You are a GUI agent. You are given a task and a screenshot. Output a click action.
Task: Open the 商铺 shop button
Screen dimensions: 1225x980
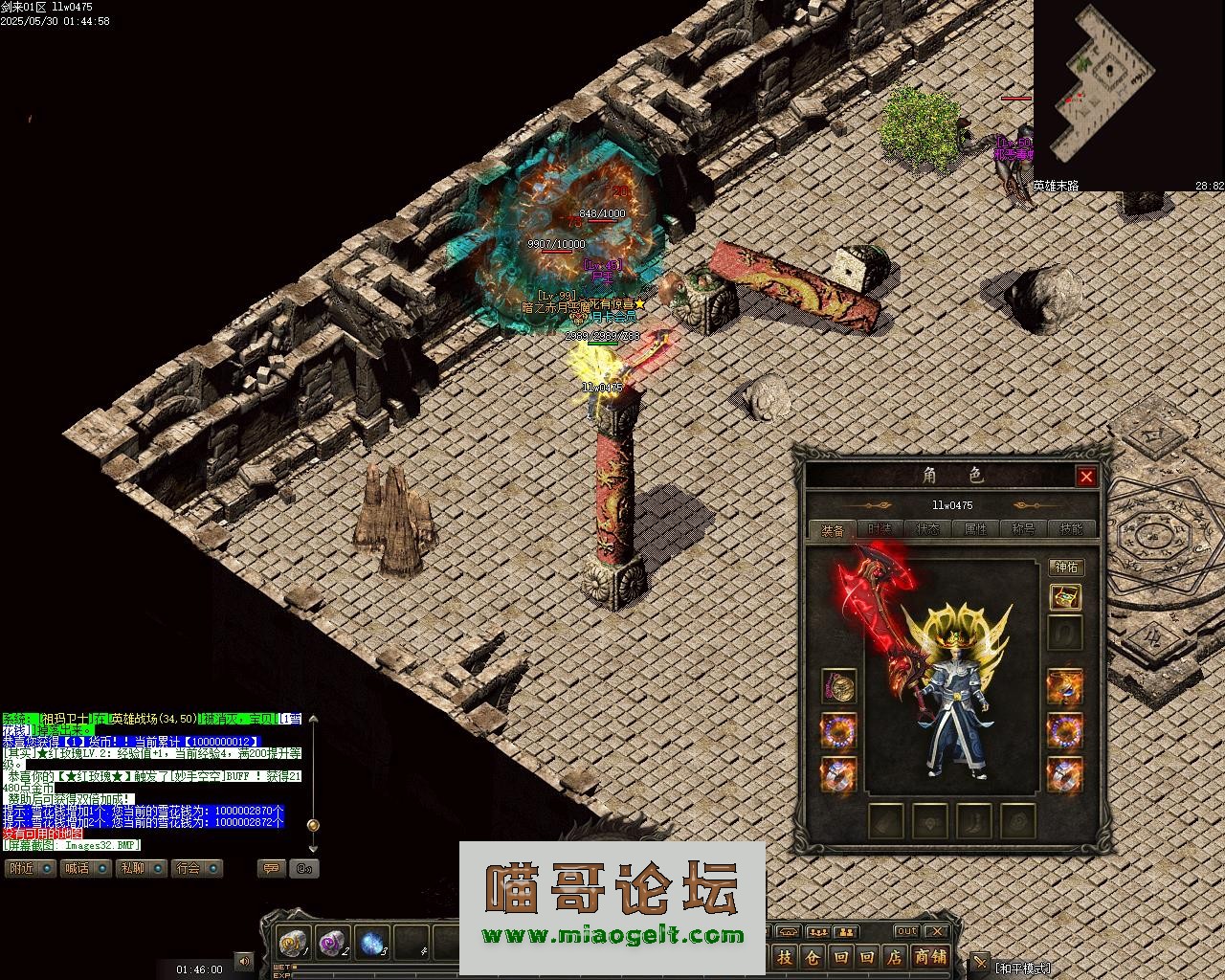(x=929, y=957)
